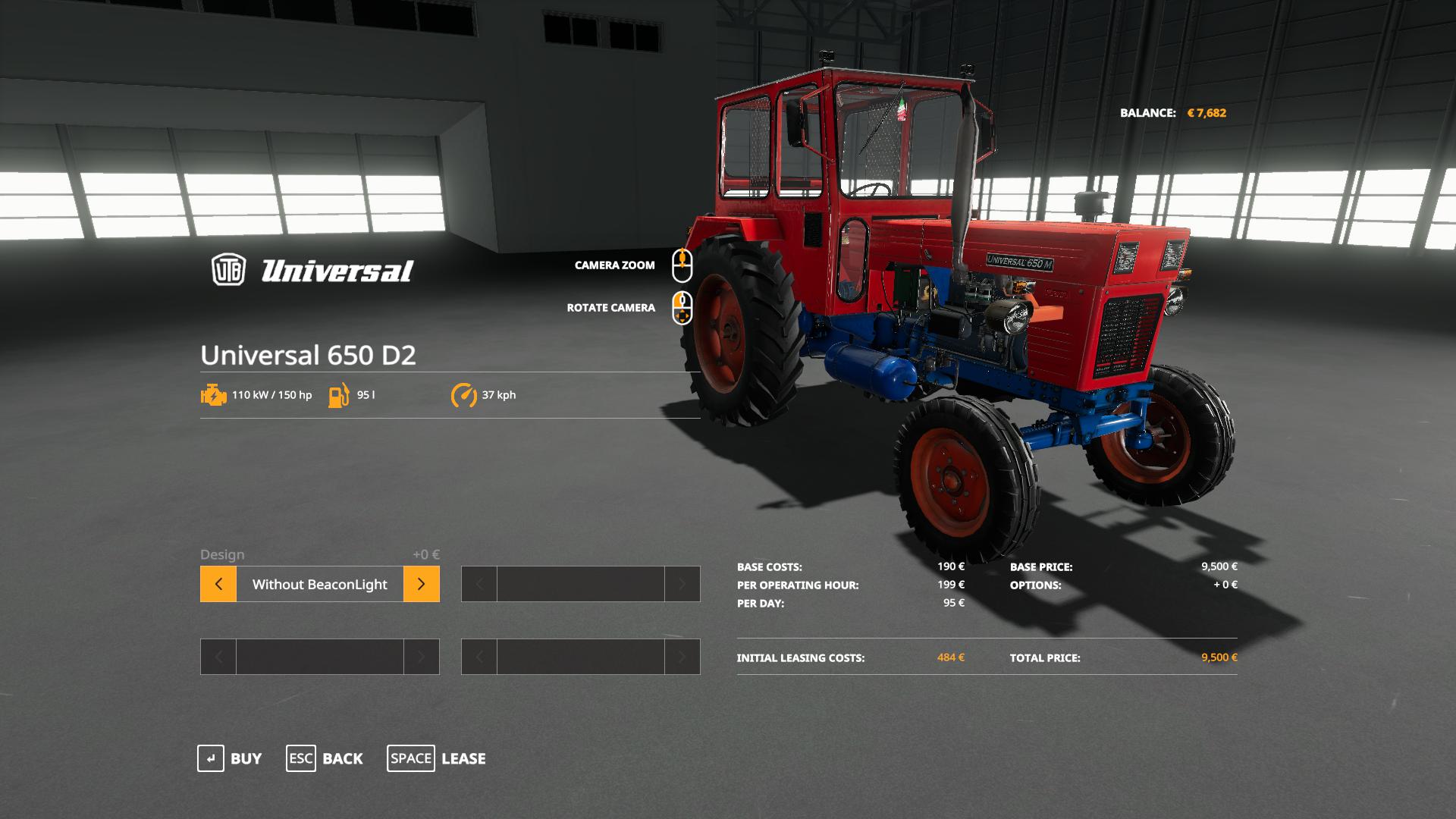Expand the second configuration selector's right arrow

682,584
